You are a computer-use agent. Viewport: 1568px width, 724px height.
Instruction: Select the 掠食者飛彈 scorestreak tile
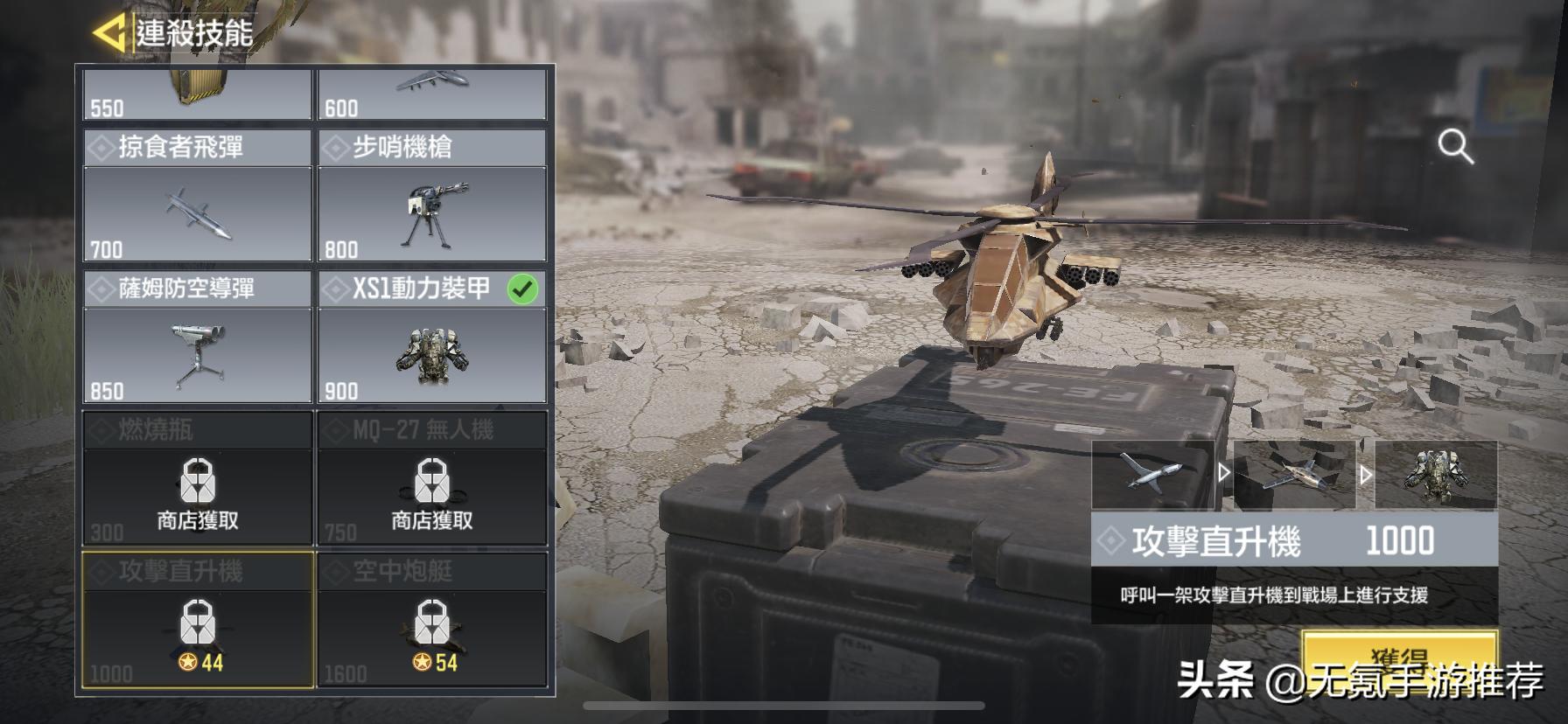pos(198,196)
